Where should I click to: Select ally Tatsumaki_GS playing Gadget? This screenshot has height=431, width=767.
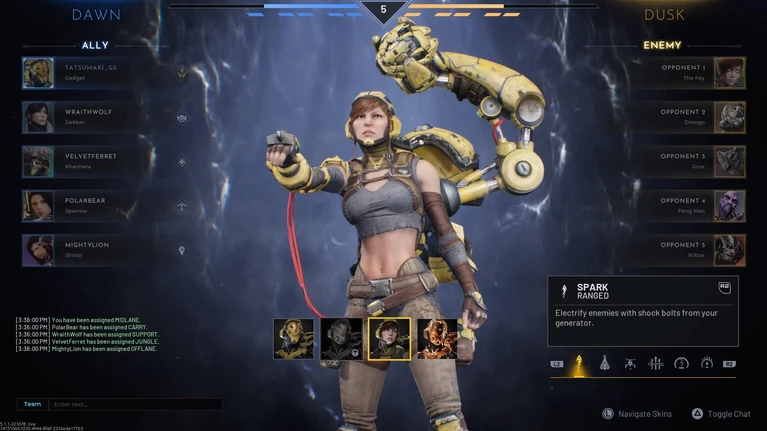click(x=95, y=73)
